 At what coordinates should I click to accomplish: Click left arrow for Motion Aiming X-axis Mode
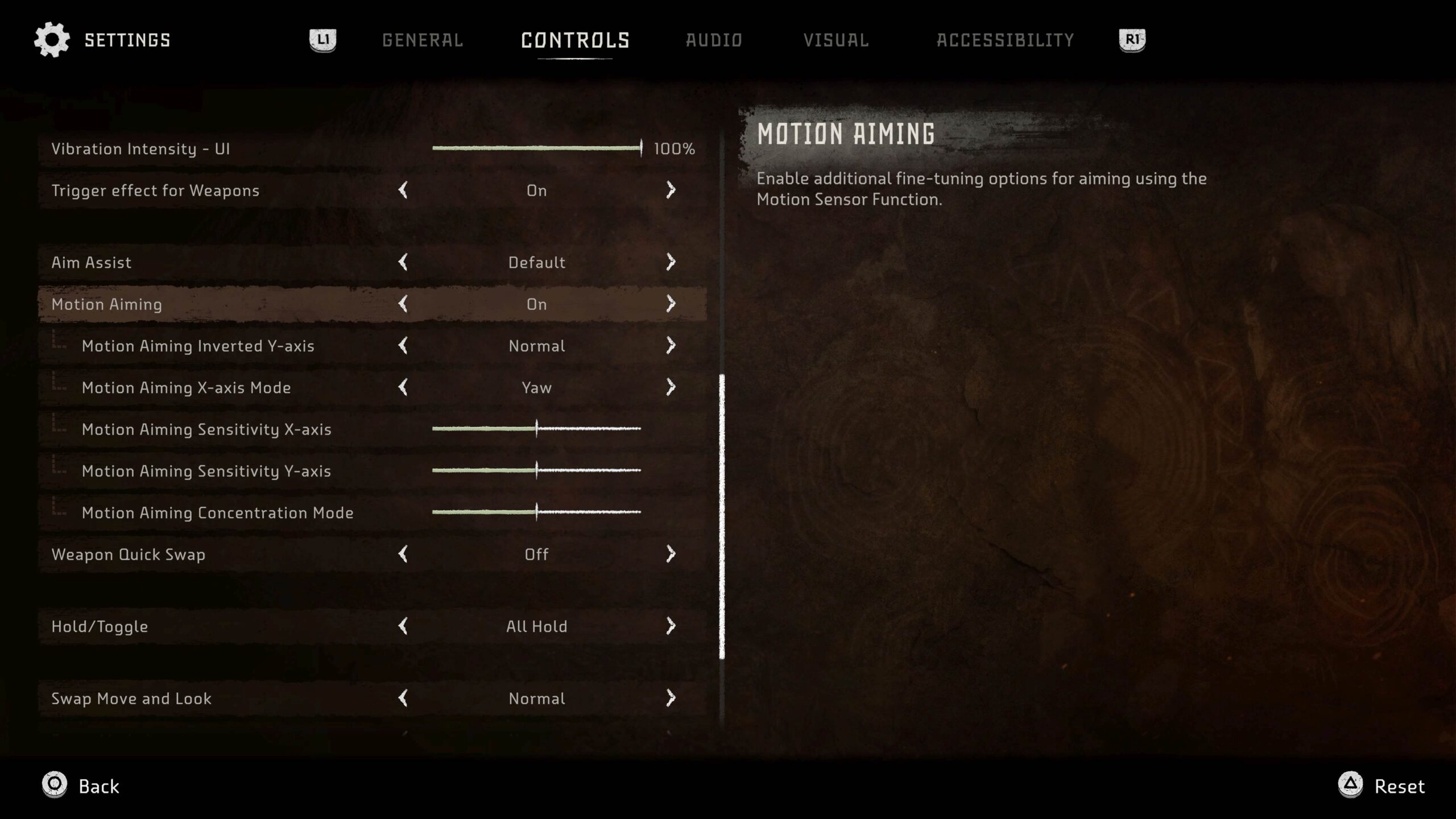point(403,387)
